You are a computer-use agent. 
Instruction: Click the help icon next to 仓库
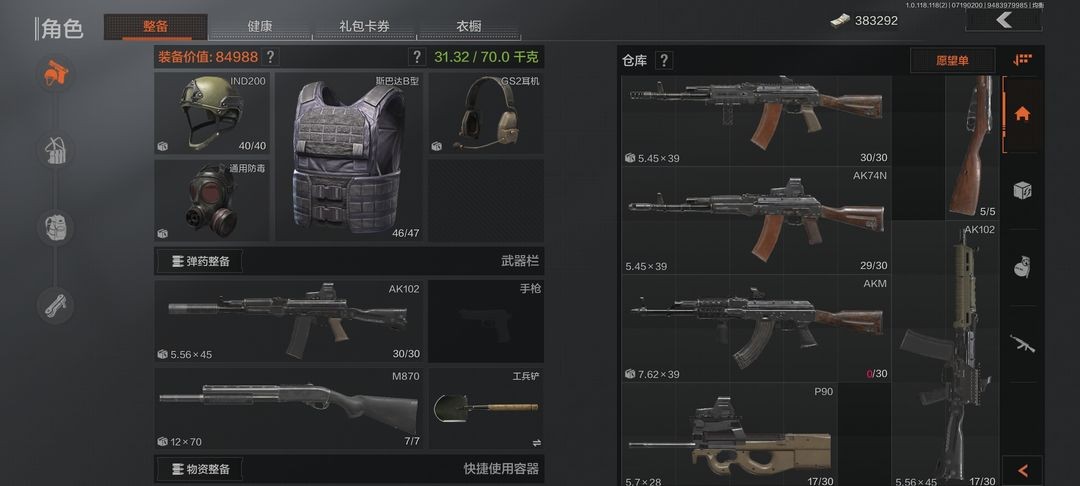664,61
